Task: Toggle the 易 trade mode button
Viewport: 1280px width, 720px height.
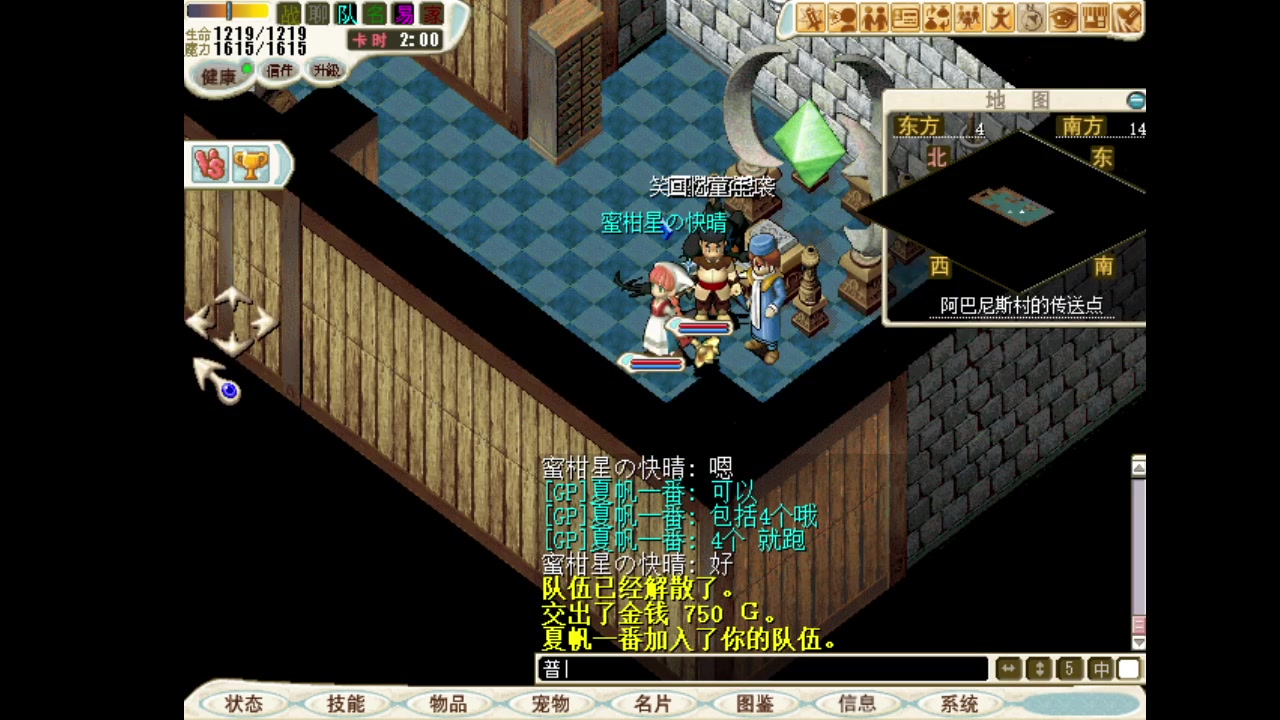Action: click(x=404, y=14)
